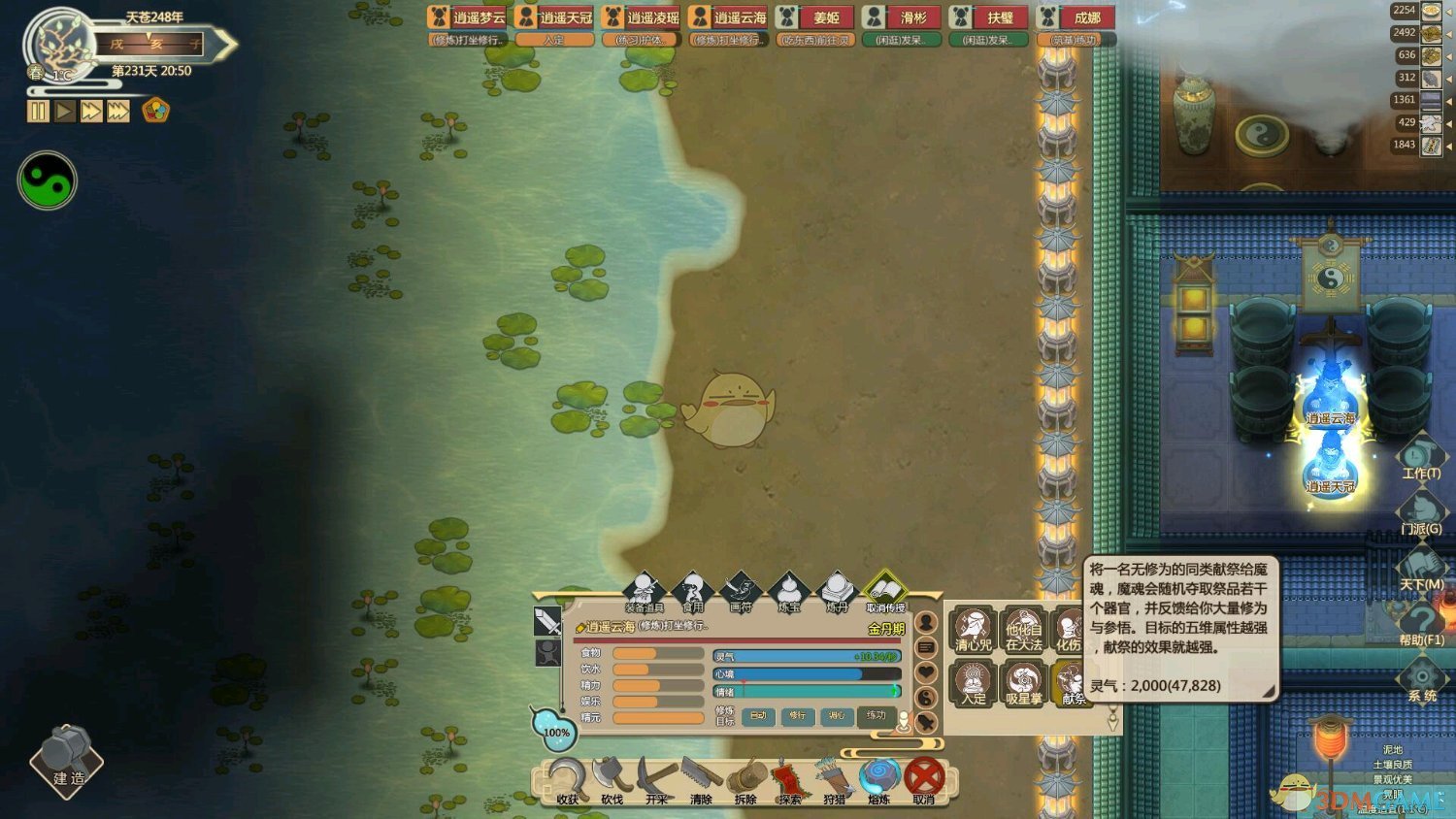Click 取消传授 to cancel teaching
Screen dimensions: 1456x819
click(x=885, y=591)
